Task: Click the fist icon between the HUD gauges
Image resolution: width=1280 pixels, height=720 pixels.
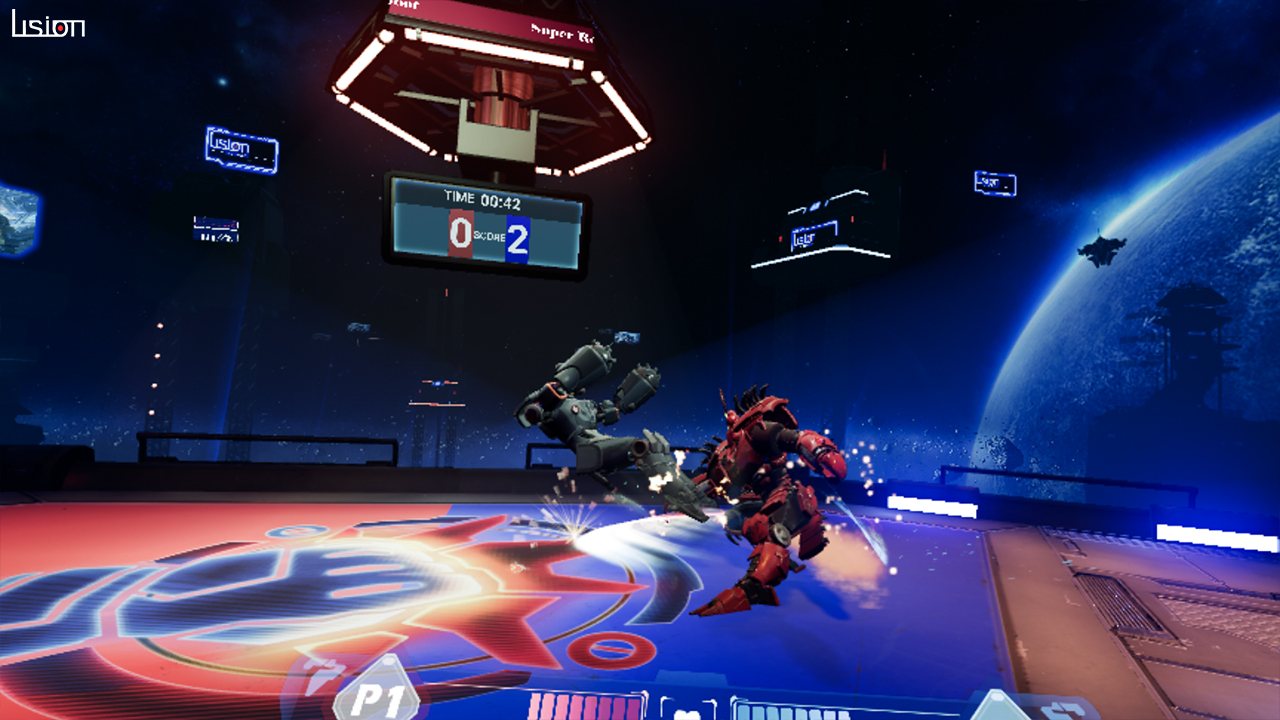Action: click(x=687, y=712)
